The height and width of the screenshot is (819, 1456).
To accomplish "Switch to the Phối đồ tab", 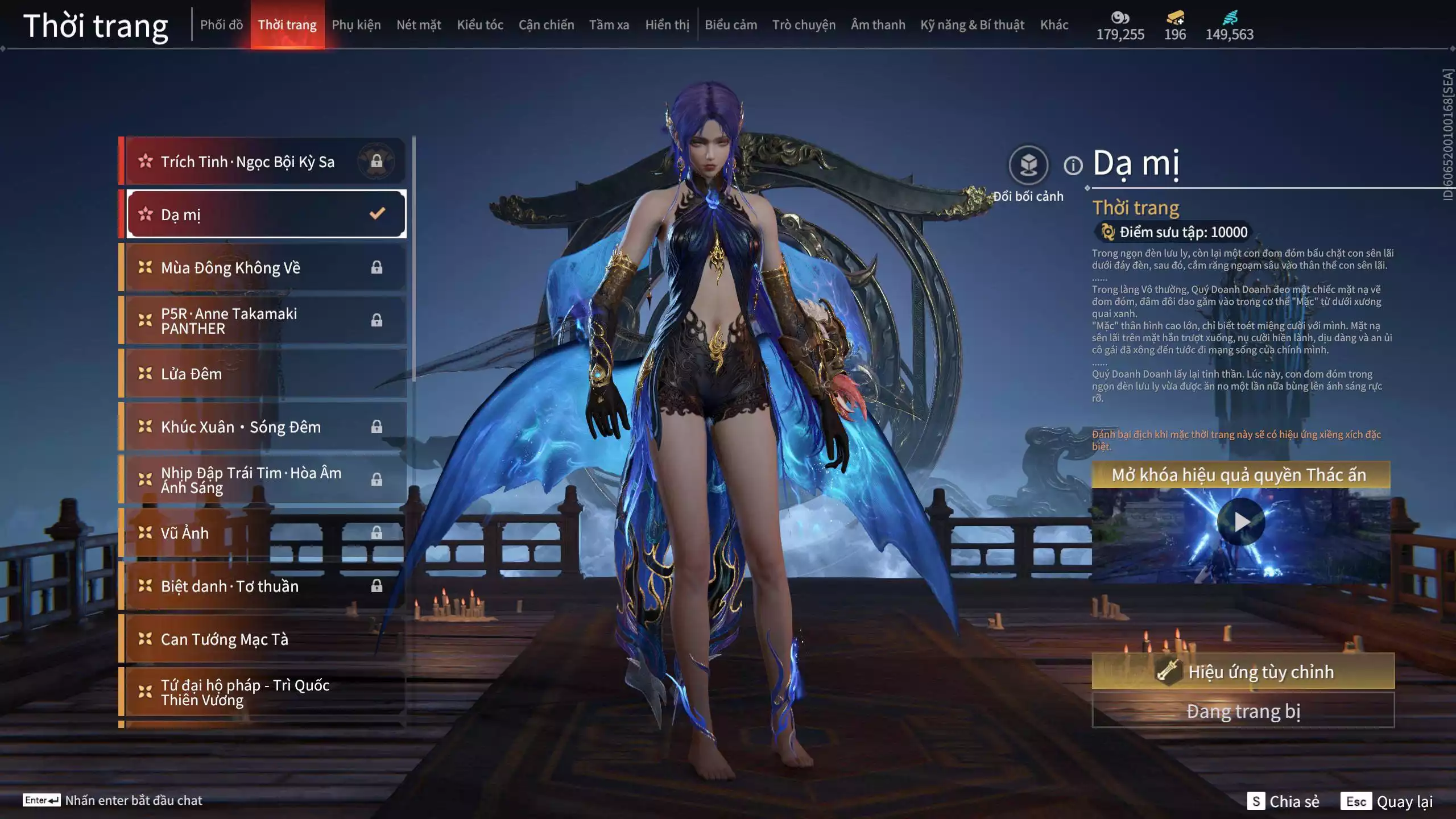I will 221,25.
